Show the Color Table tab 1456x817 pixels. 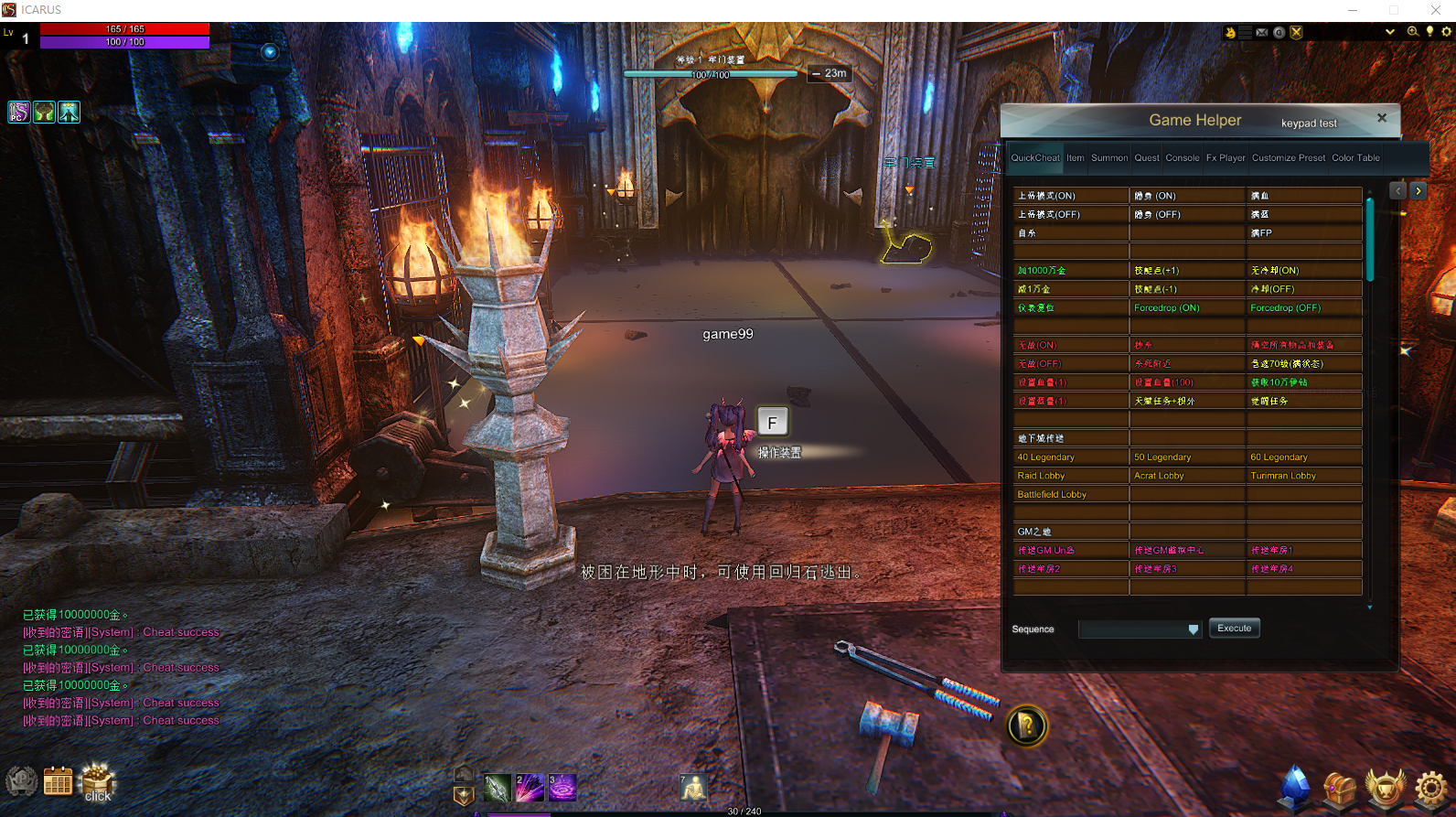(1355, 158)
